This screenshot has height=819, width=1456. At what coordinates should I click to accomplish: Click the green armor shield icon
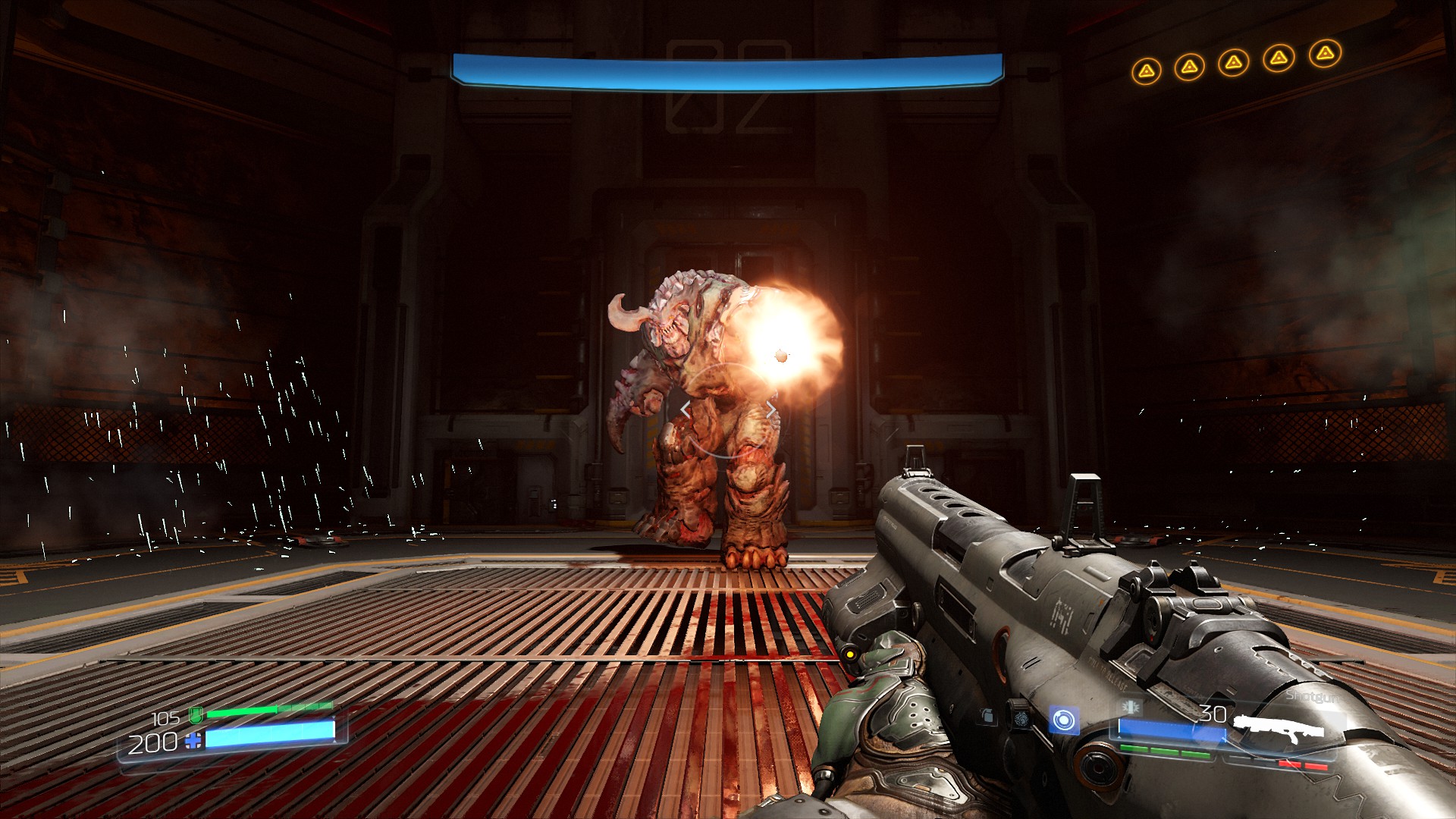196,714
